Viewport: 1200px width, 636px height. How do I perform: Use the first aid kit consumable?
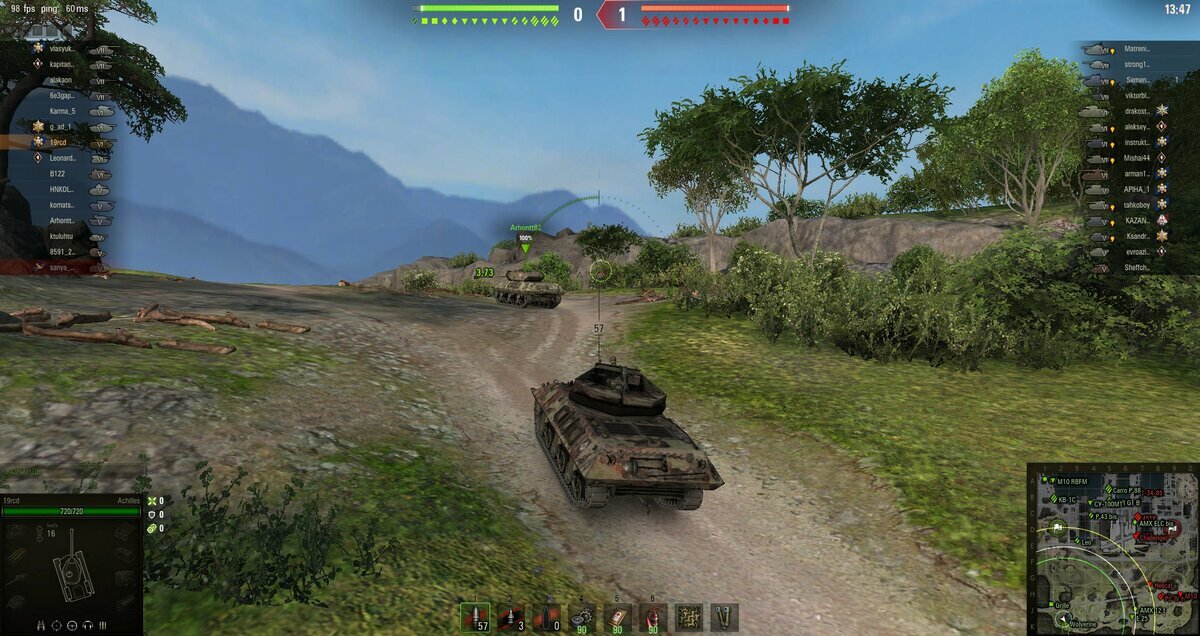point(618,617)
